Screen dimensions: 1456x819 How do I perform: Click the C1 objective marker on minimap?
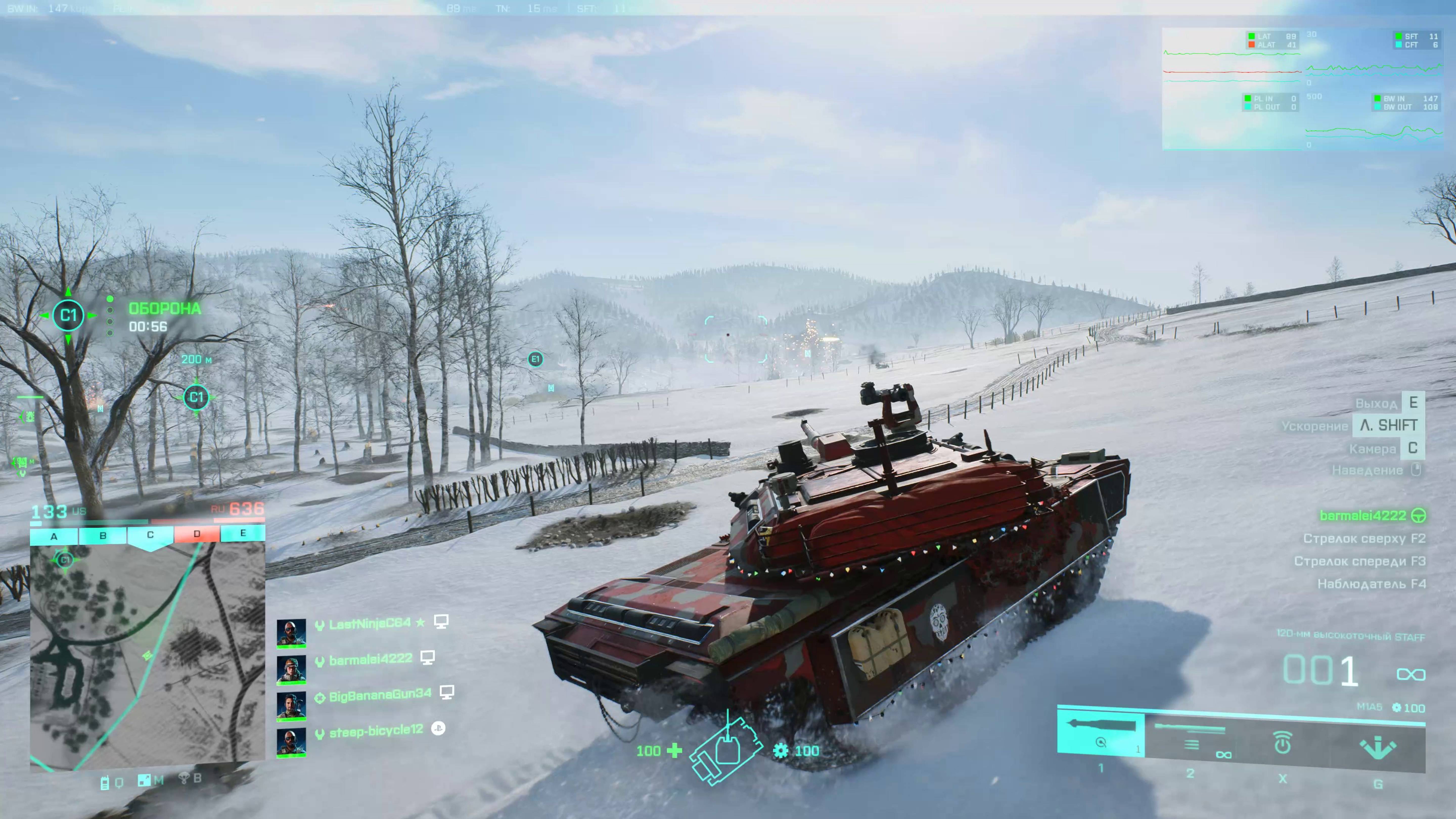(x=64, y=560)
